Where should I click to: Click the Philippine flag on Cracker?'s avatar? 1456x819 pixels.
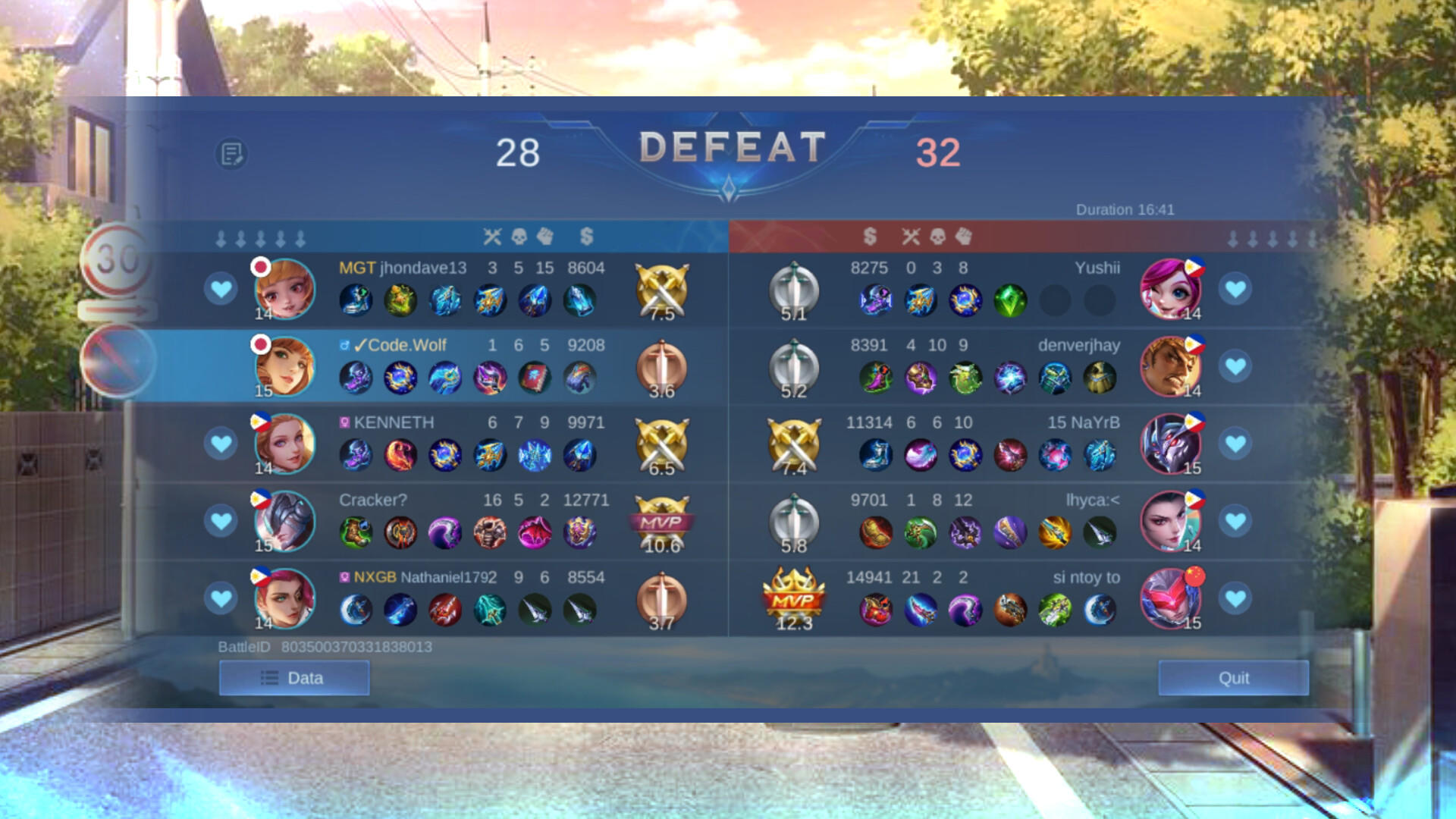261,498
